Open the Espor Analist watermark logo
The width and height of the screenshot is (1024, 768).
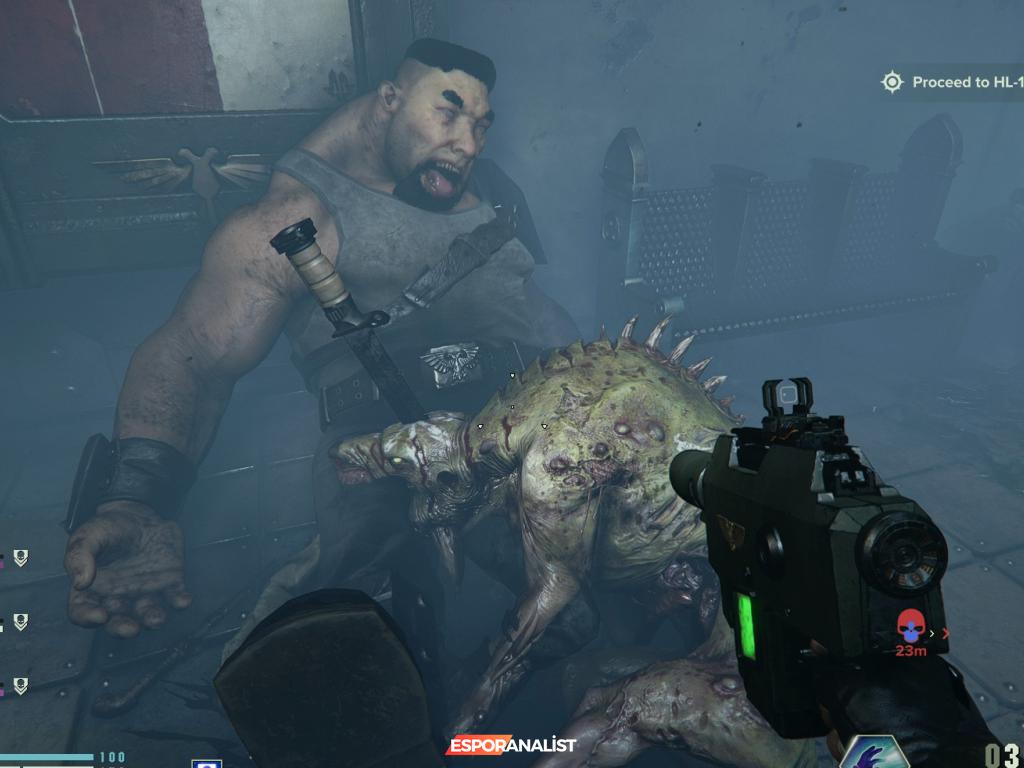pyautogui.click(x=511, y=745)
